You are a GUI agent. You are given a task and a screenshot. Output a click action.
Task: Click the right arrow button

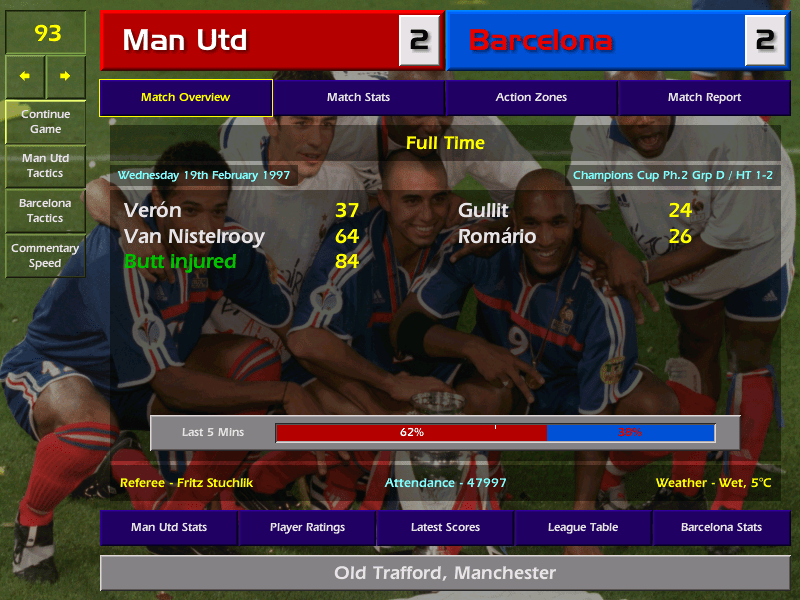tap(65, 76)
